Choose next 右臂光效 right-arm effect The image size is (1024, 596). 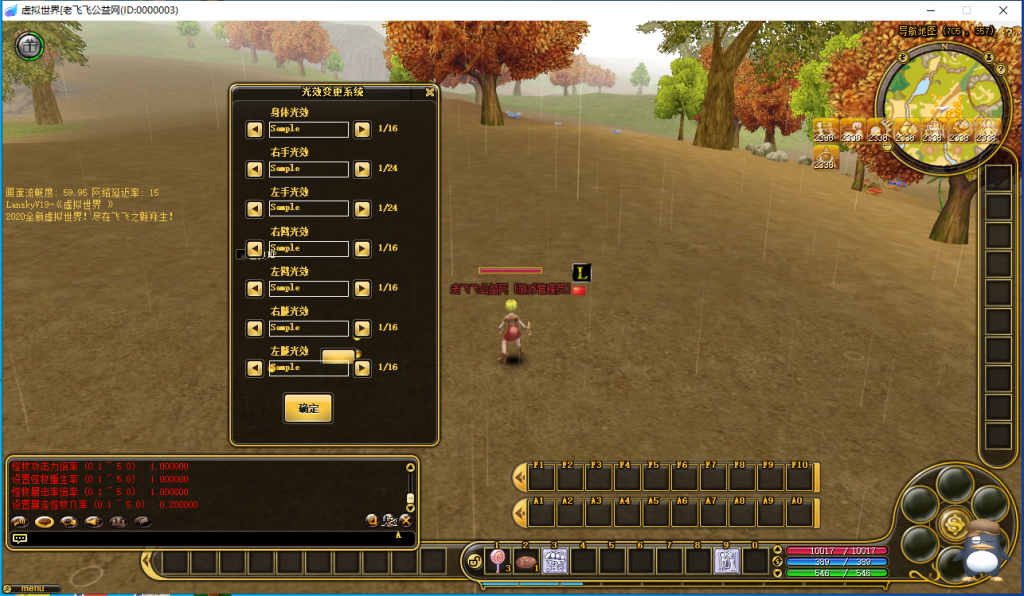[362, 248]
